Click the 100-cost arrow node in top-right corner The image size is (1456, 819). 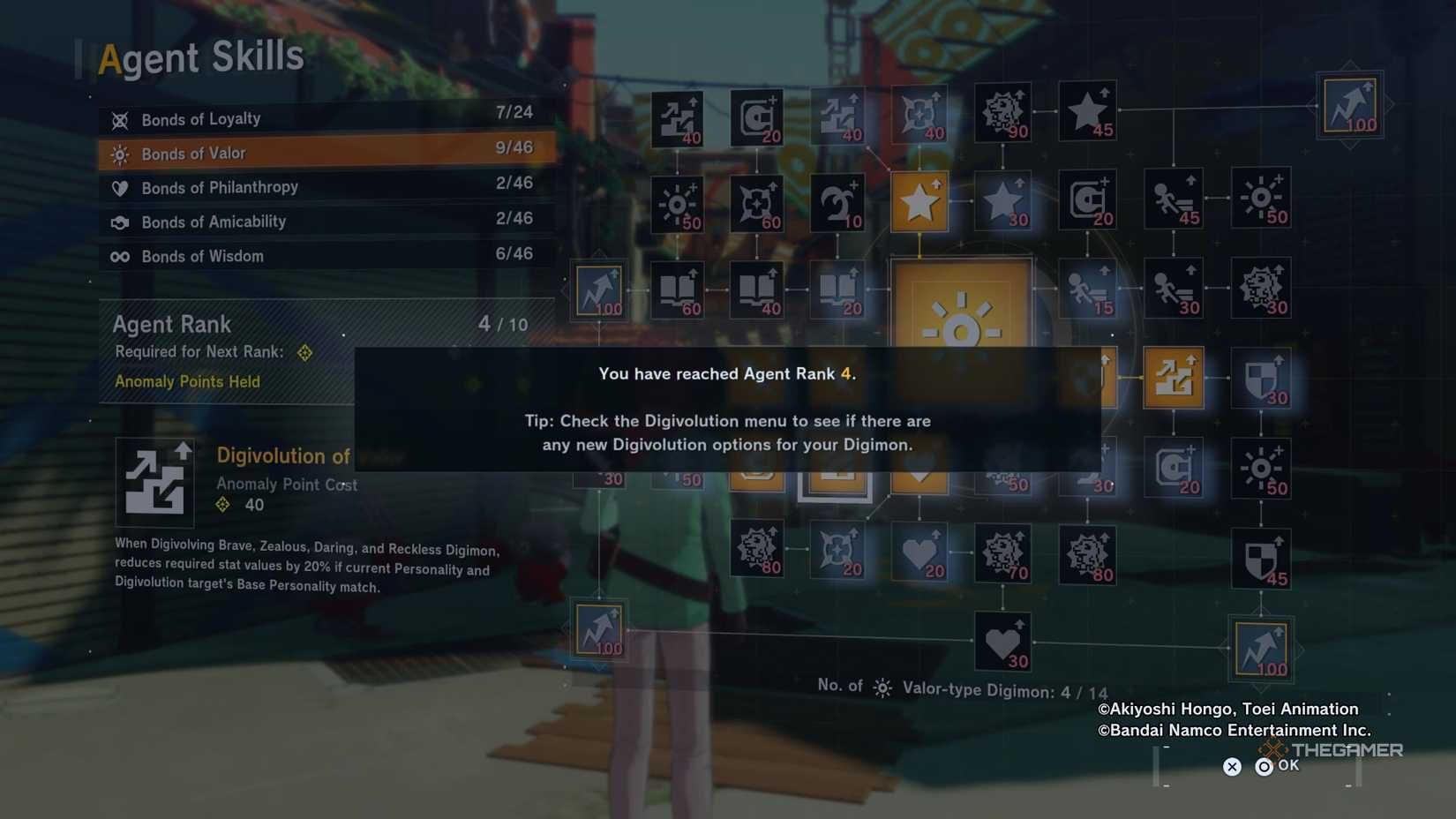1348,104
